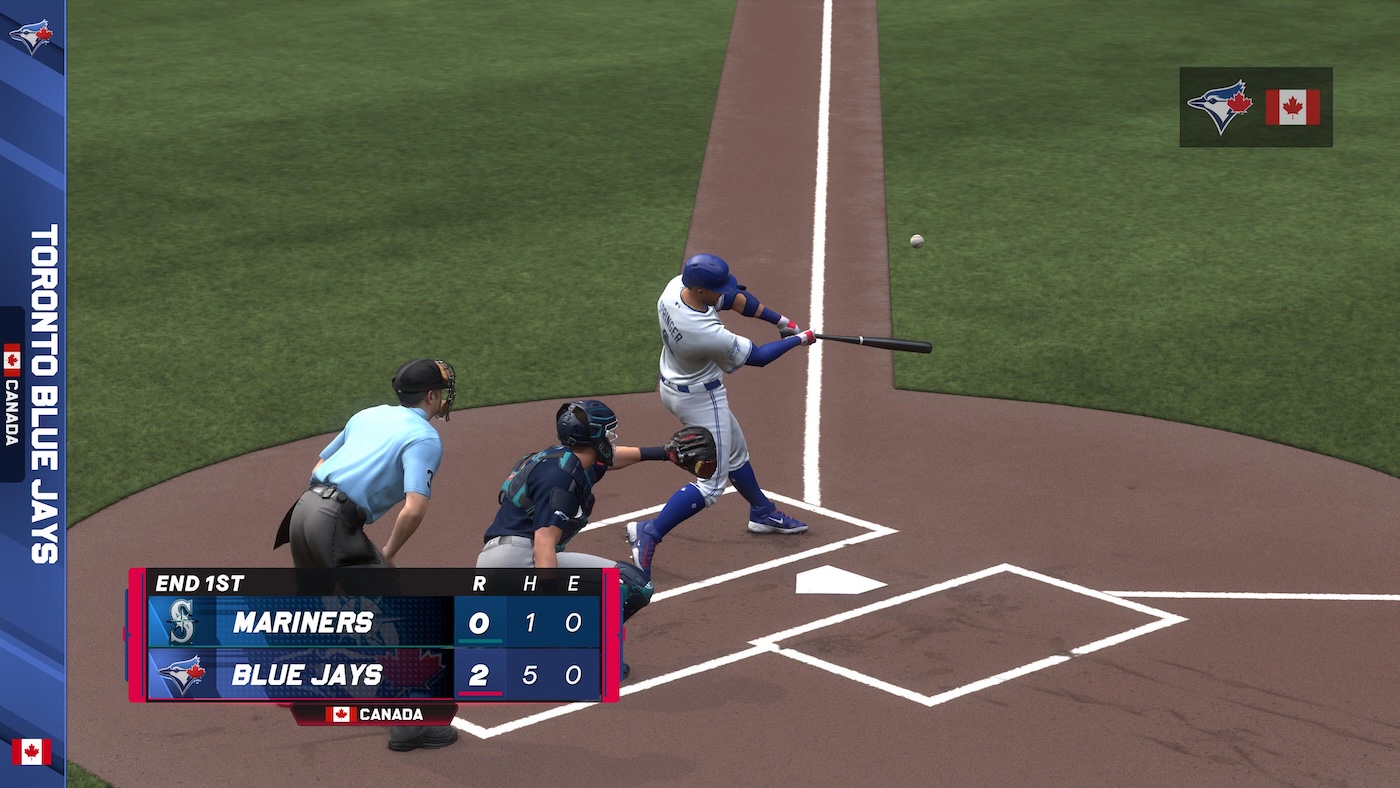Click the Canada flag at the sidebar bottom
This screenshot has width=1400, height=788.
pos(32,752)
